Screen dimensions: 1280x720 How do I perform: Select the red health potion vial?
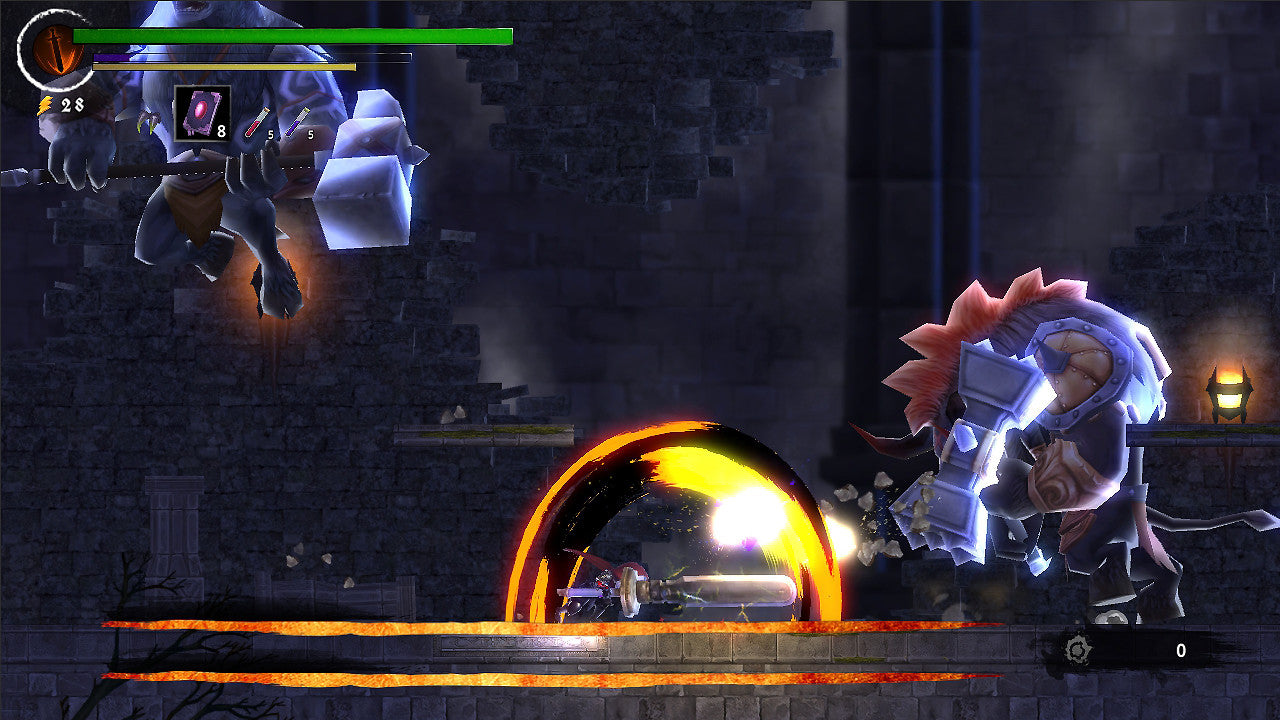click(x=256, y=122)
